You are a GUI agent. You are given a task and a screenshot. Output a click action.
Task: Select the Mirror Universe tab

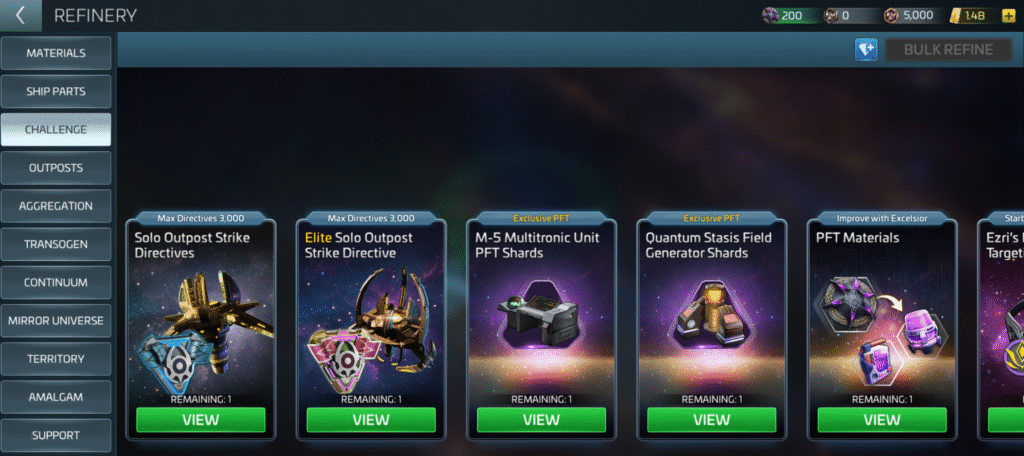56,321
